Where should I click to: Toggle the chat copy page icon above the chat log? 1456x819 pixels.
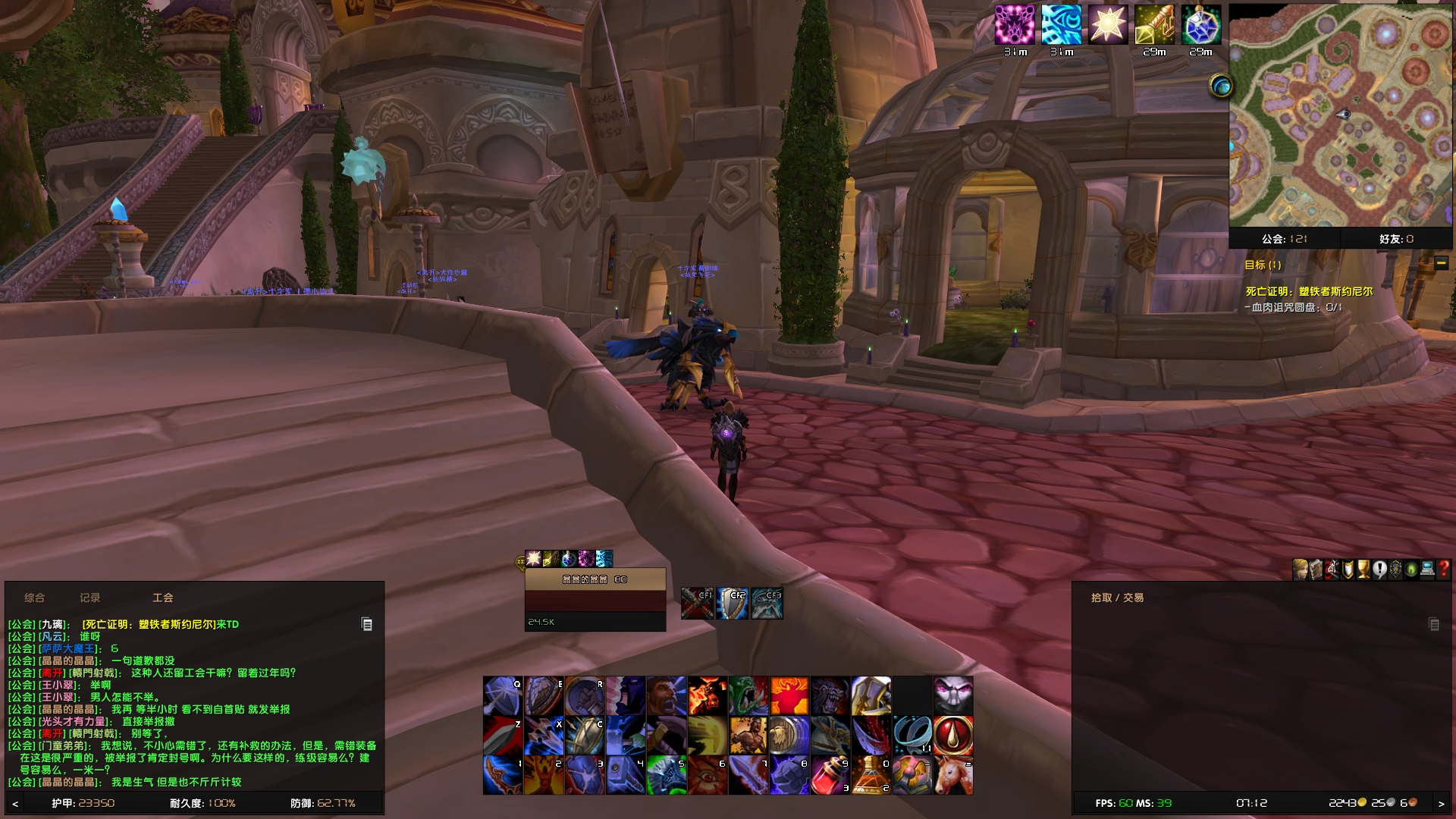tap(368, 624)
